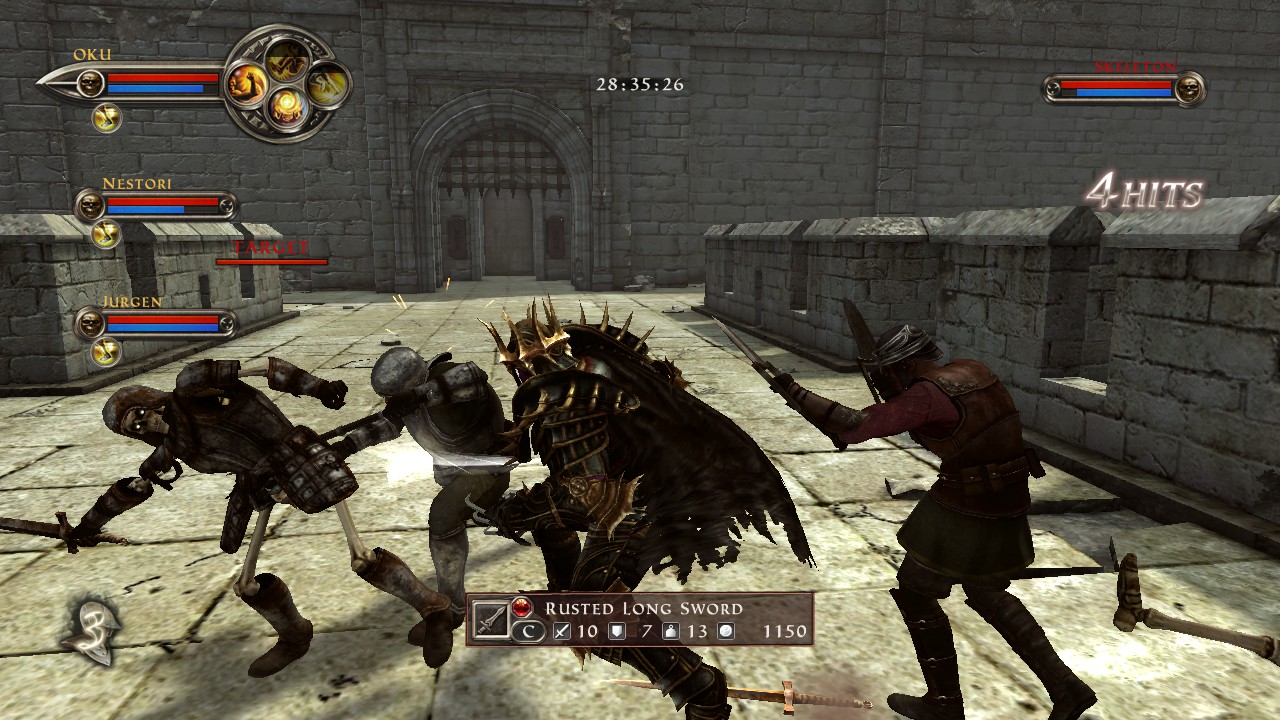Toggle the boot icon beneath Oku's health bar

[108, 117]
